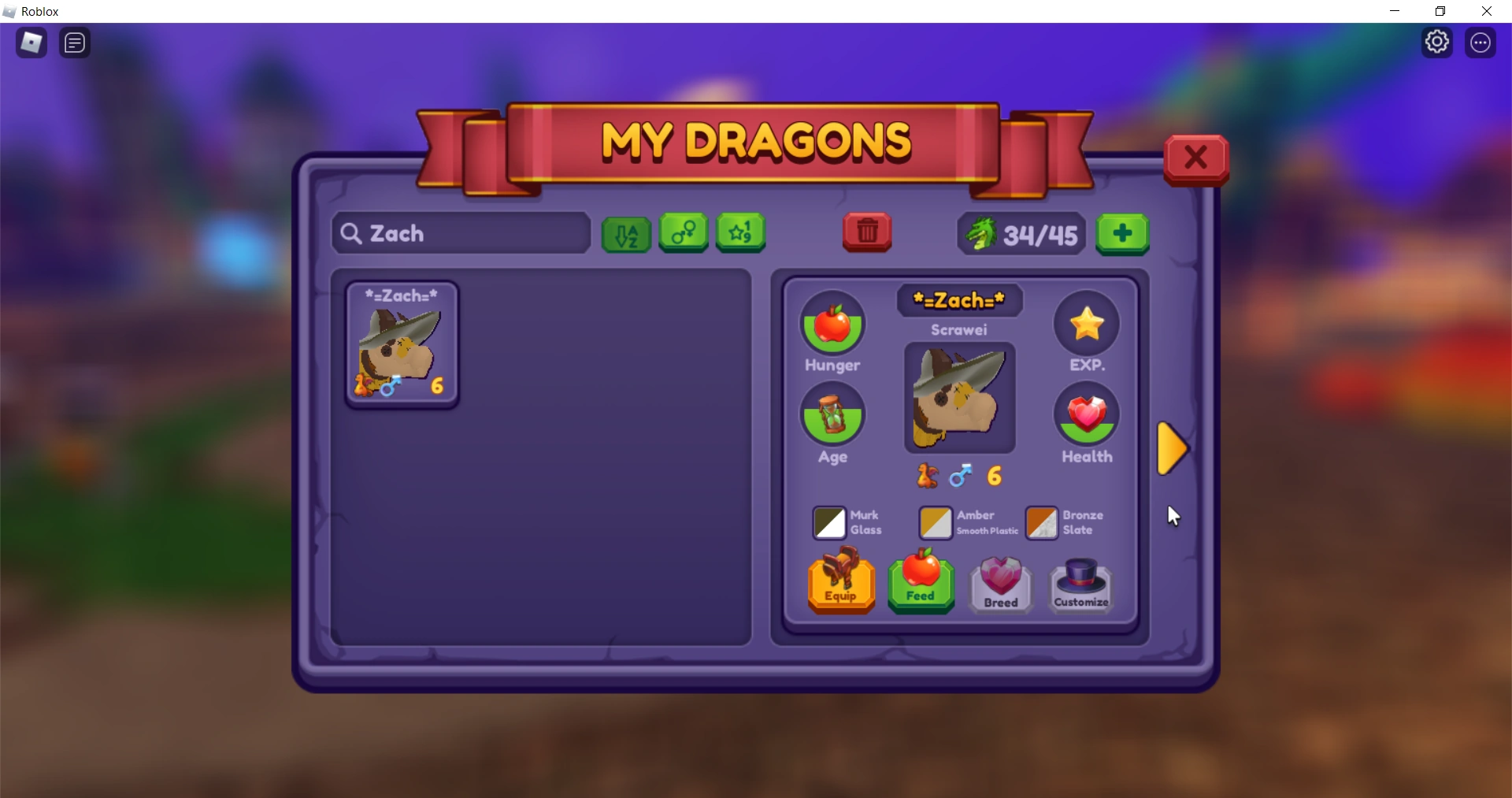Open the delete dragon trash icon
The height and width of the screenshot is (798, 1512).
tap(867, 232)
